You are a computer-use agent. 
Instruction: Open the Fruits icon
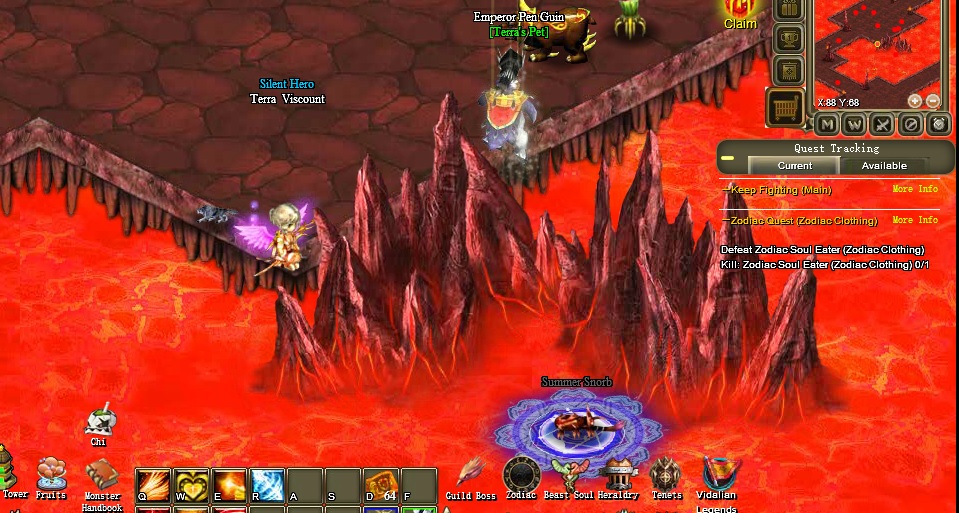50,473
